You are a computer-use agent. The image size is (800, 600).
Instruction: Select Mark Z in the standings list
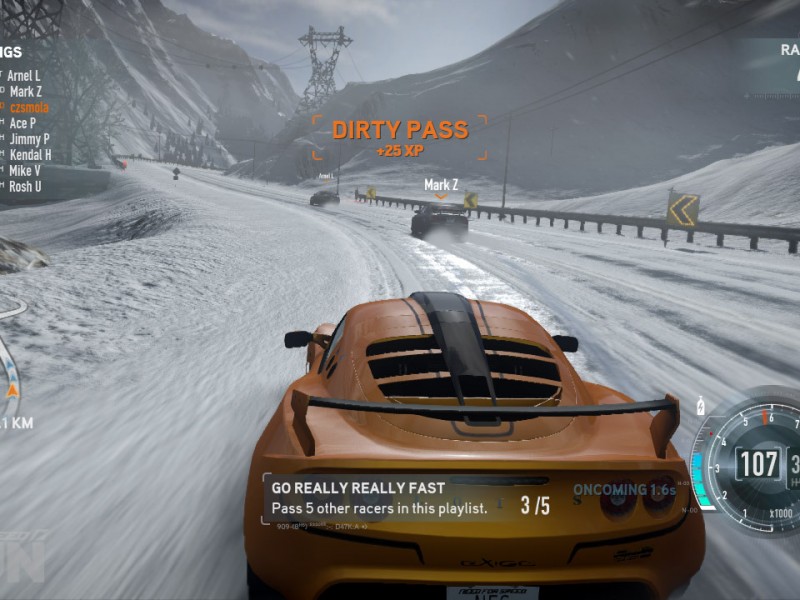pyautogui.click(x=25, y=91)
